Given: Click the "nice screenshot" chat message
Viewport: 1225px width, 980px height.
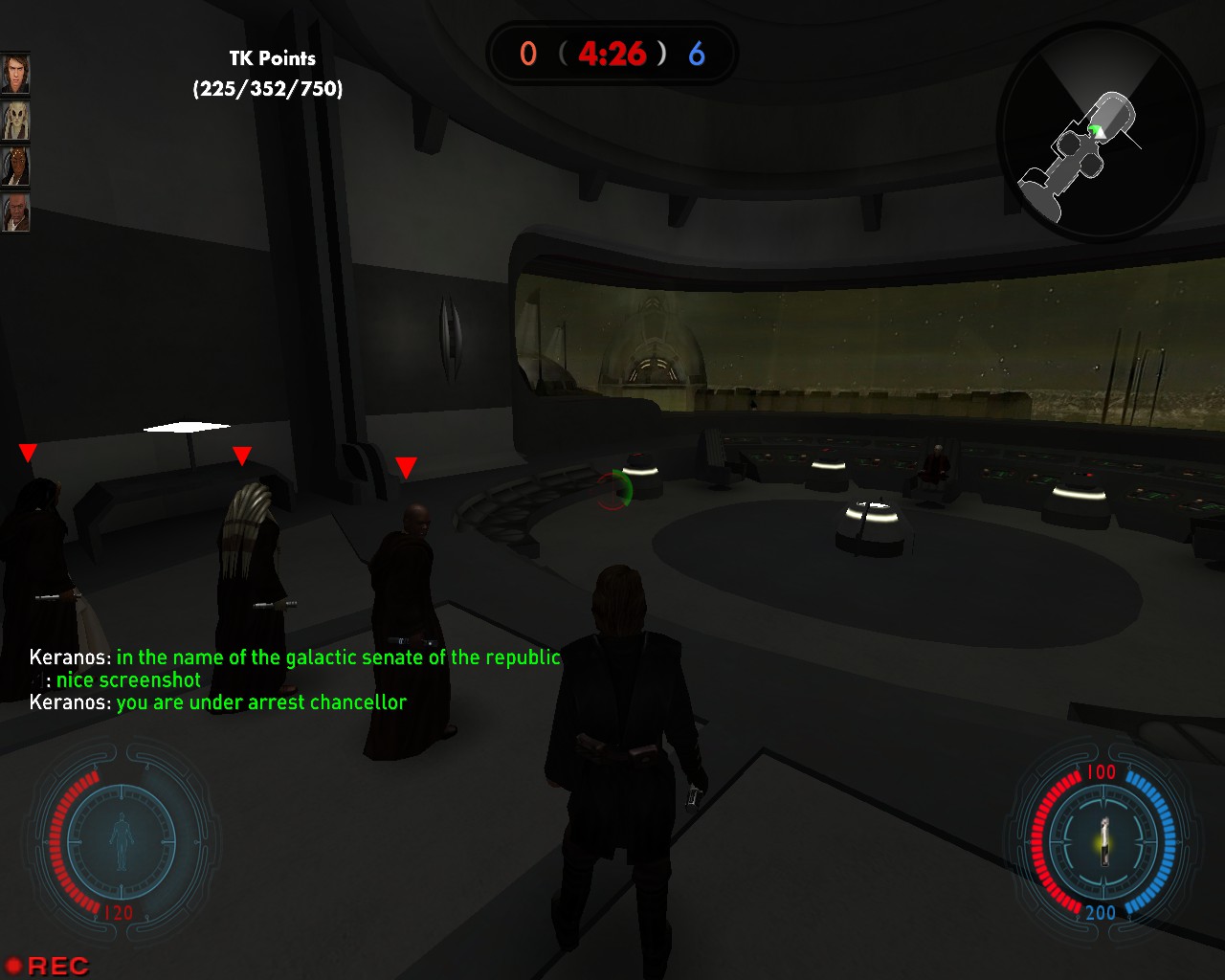Looking at the screenshot, I should (128, 680).
